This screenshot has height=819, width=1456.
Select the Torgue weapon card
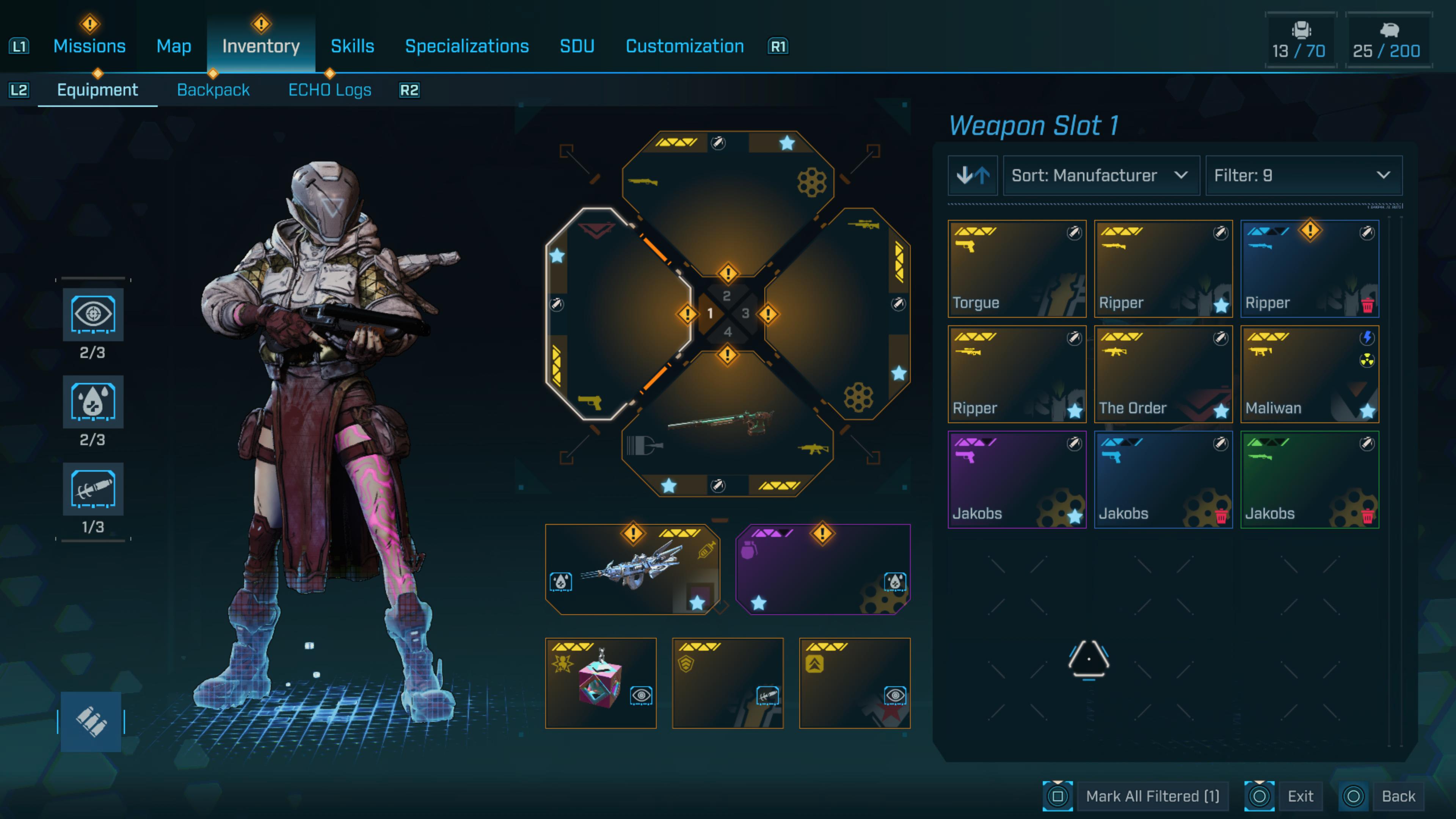[1016, 268]
